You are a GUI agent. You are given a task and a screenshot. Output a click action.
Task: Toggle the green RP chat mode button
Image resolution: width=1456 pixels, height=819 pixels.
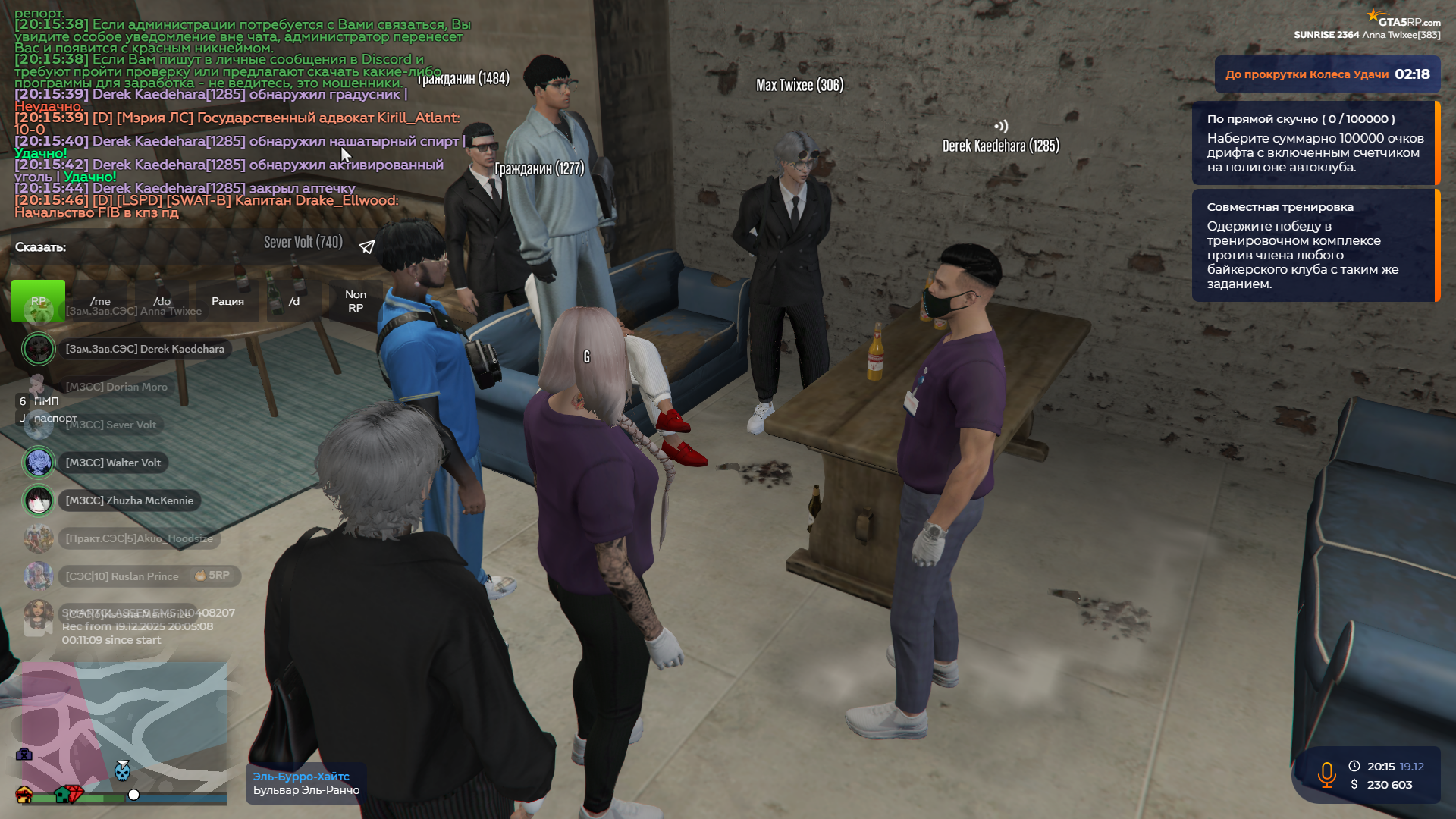39,301
